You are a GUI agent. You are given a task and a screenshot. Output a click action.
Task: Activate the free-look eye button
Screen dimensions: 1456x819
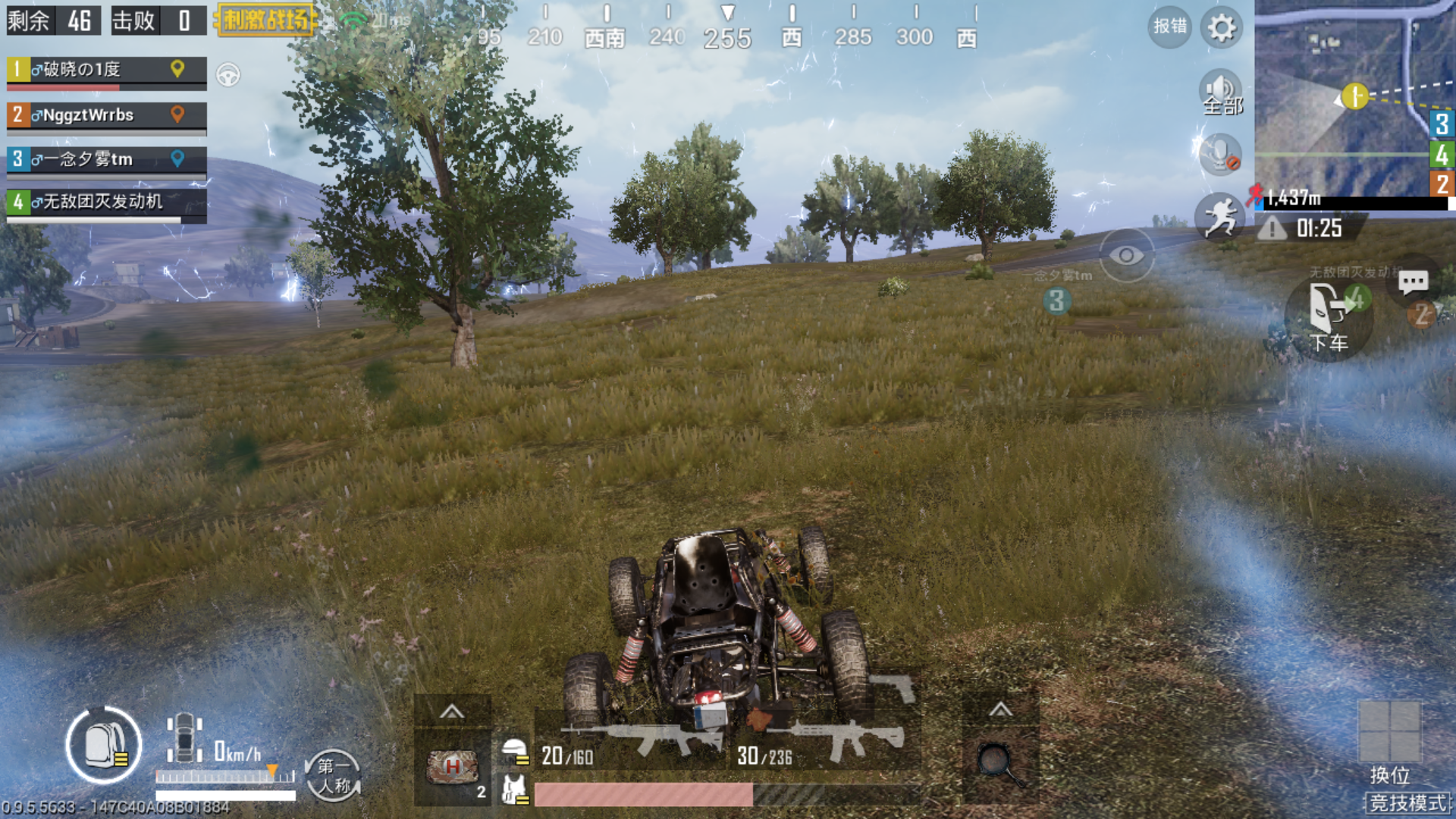[1126, 256]
